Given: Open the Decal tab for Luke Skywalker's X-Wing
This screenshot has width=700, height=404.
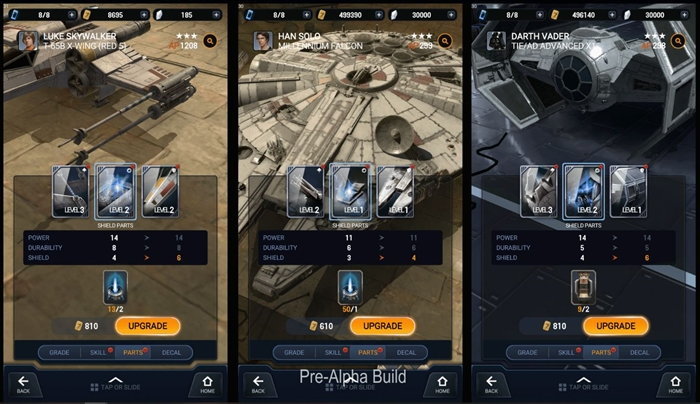Looking at the screenshot, I should 172,352.
